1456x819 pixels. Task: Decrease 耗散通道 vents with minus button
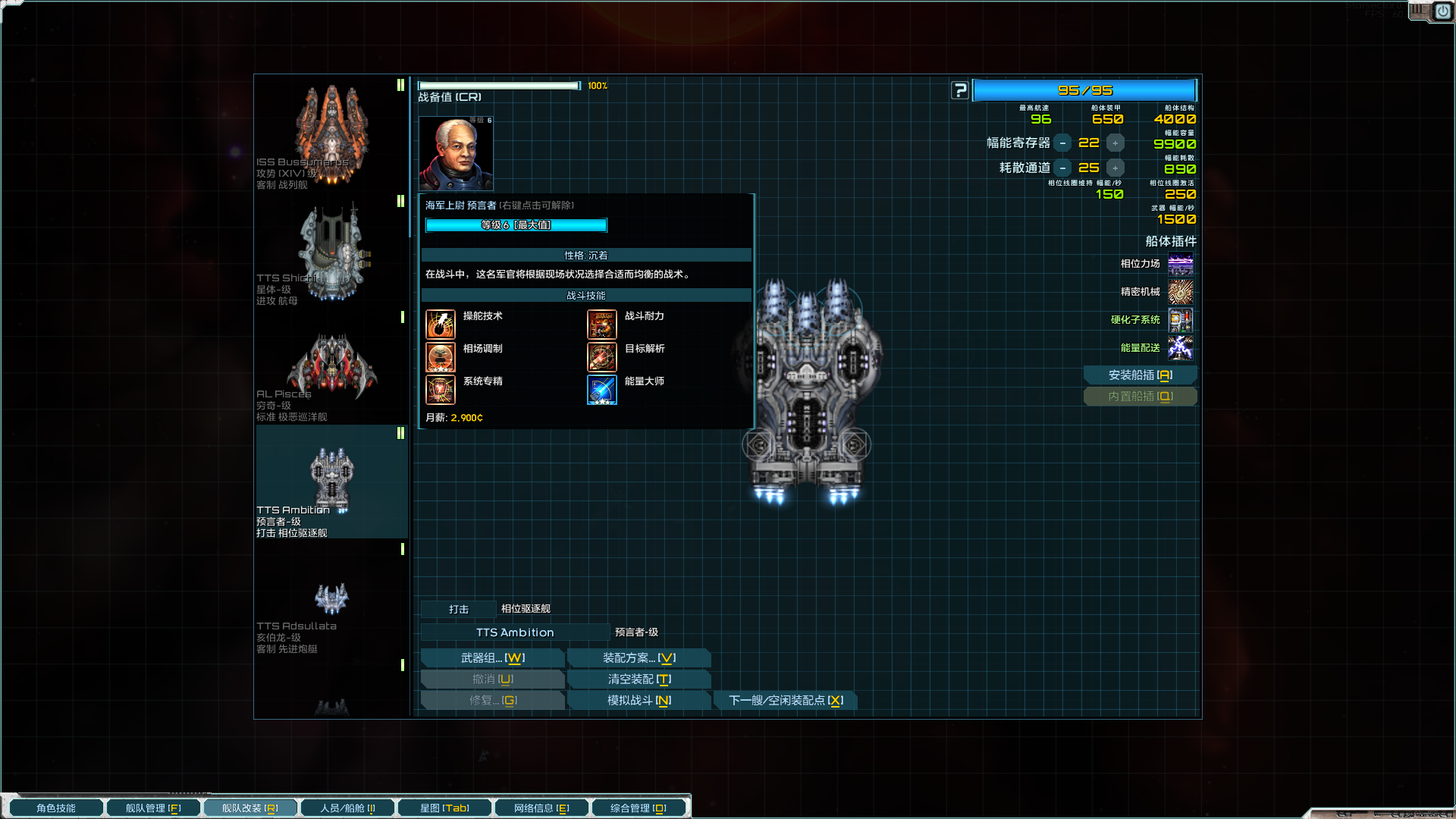(1062, 168)
